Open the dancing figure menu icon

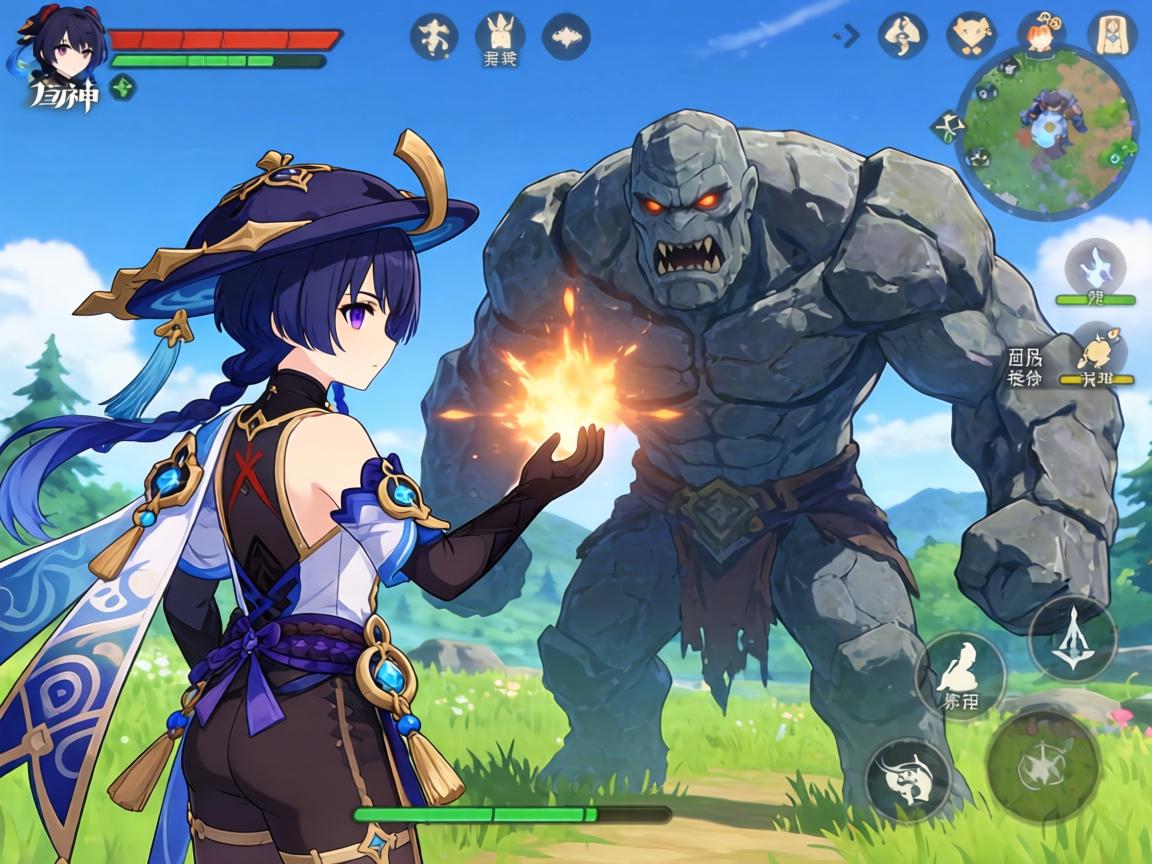click(x=434, y=36)
